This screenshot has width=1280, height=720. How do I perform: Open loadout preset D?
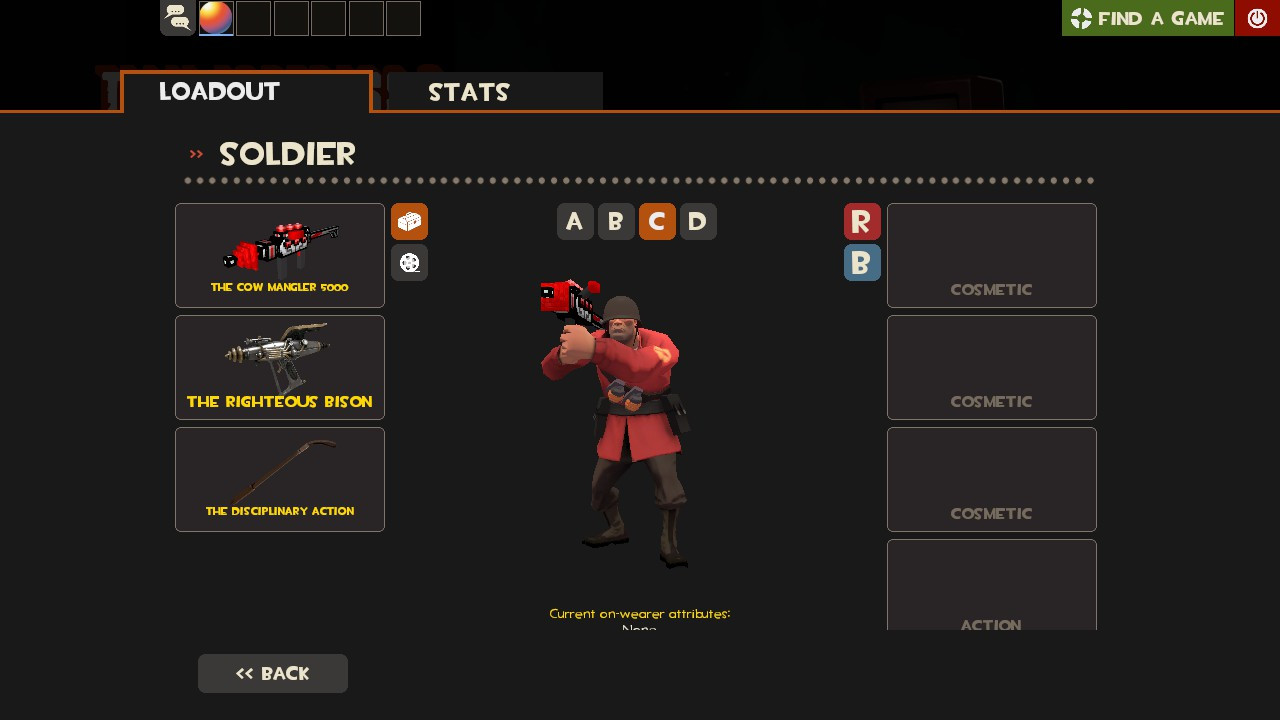tap(698, 221)
